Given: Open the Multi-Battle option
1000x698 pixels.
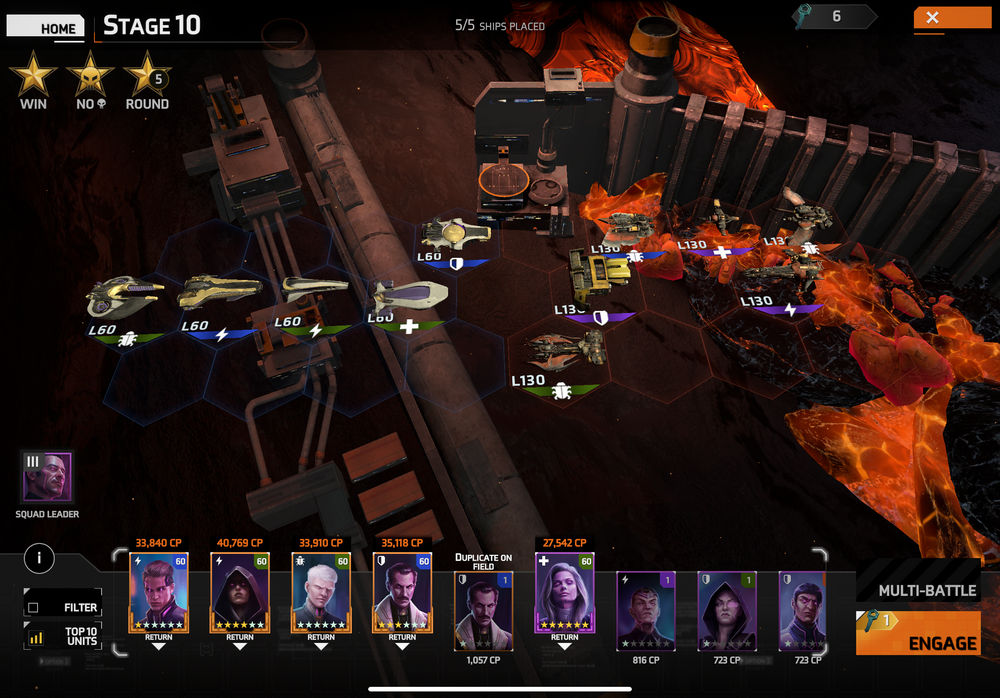Looking at the screenshot, I should point(926,590).
